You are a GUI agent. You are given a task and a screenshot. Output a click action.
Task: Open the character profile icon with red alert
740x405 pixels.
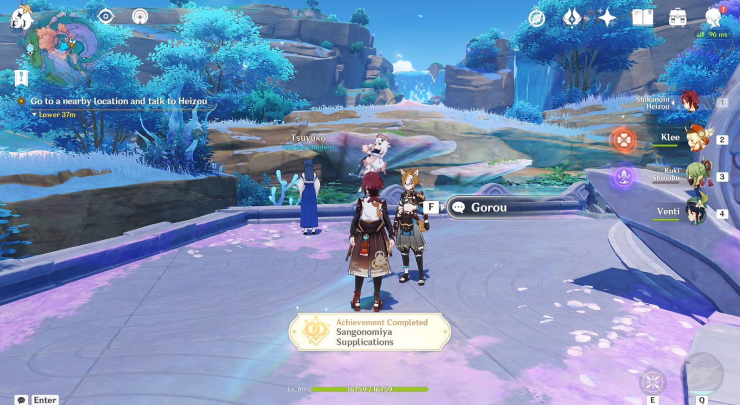click(714, 16)
